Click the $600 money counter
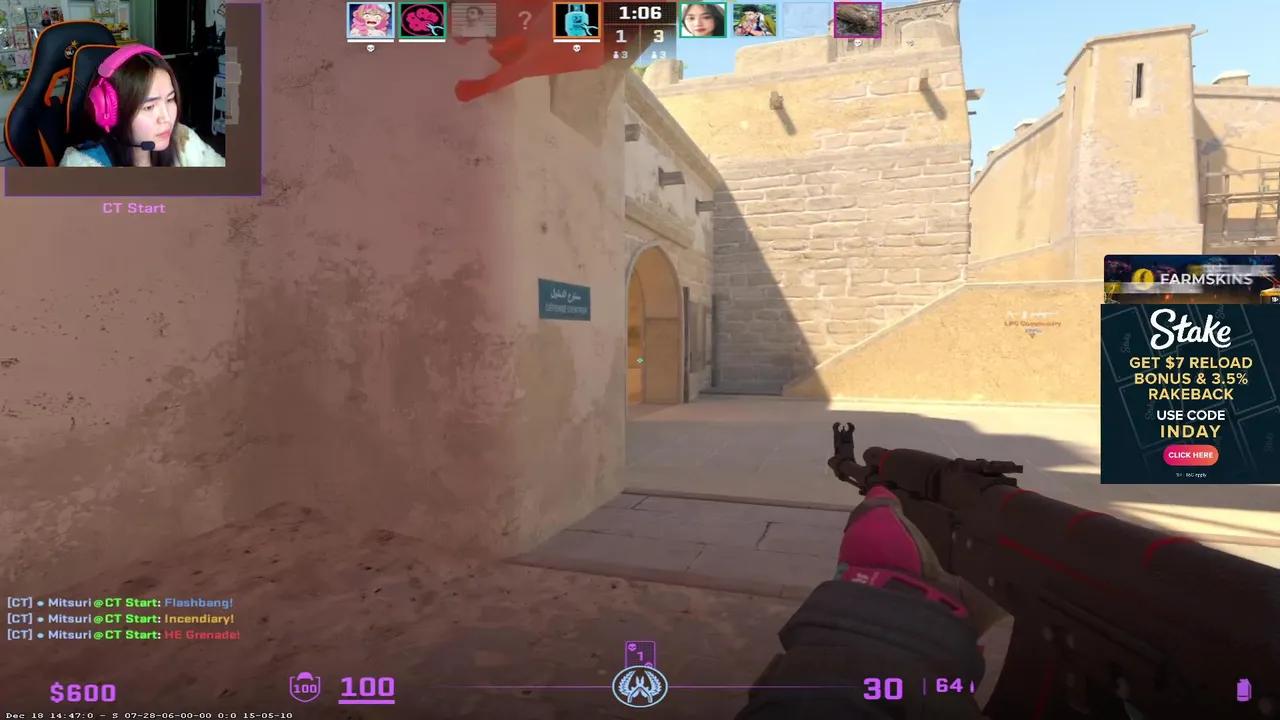1280x720 pixels. coord(82,691)
